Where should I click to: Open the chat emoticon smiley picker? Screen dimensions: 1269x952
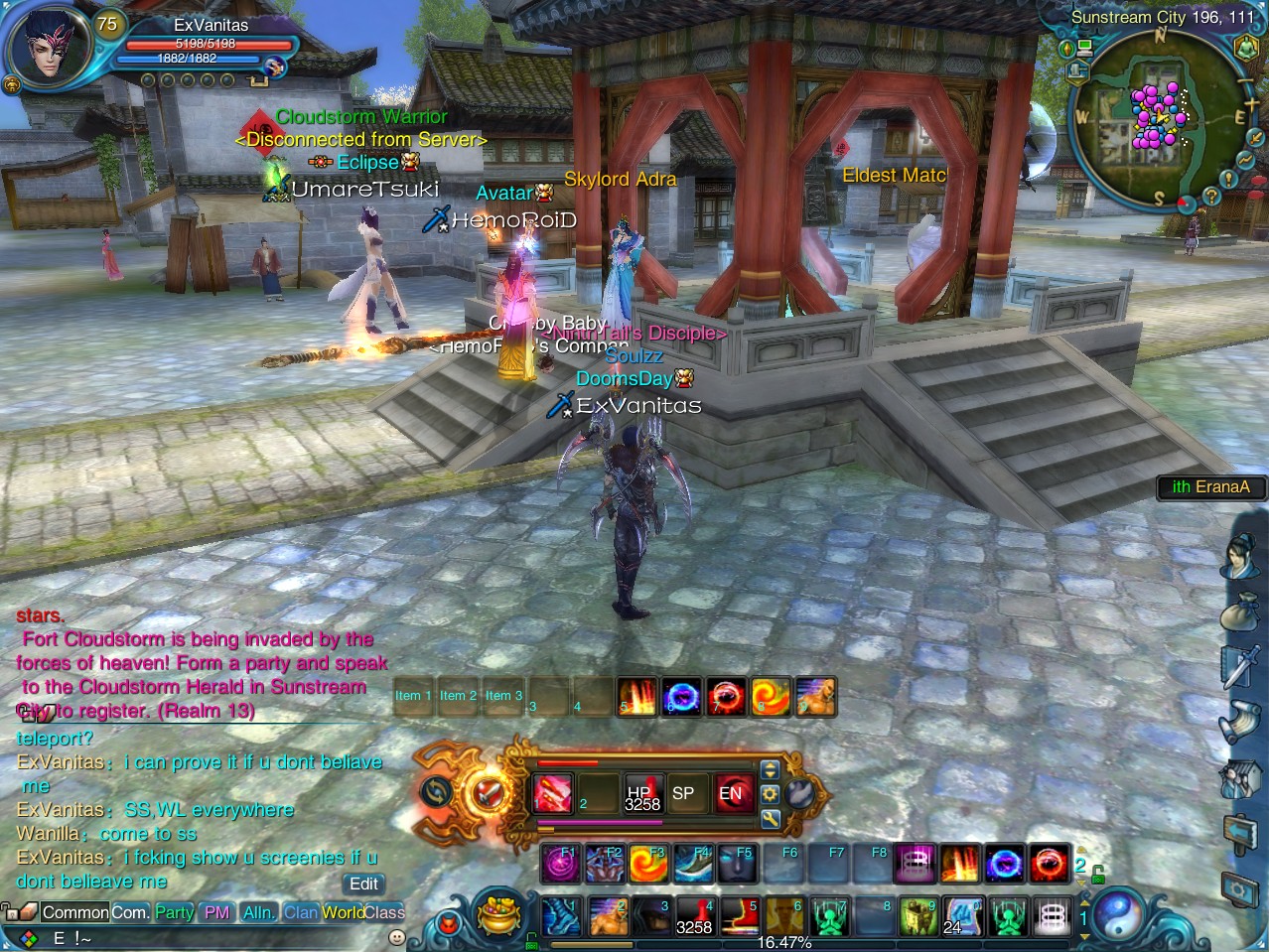pyautogui.click(x=396, y=937)
